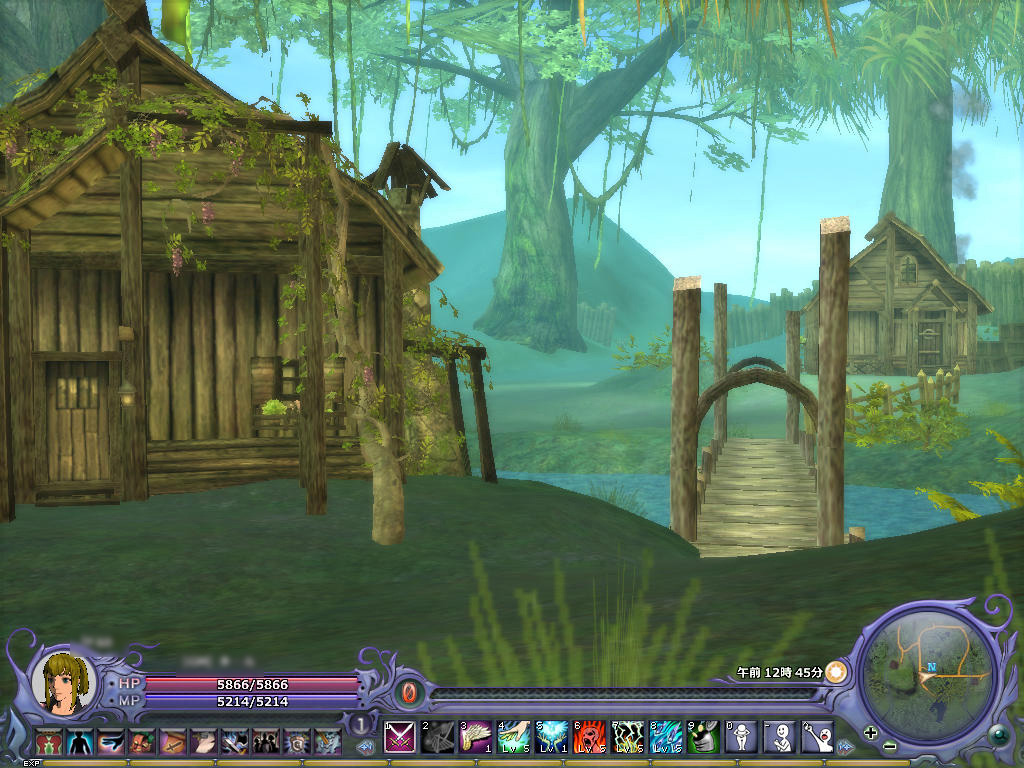
Task: Click the magnifying glass beside the minimap
Action: pos(997,736)
